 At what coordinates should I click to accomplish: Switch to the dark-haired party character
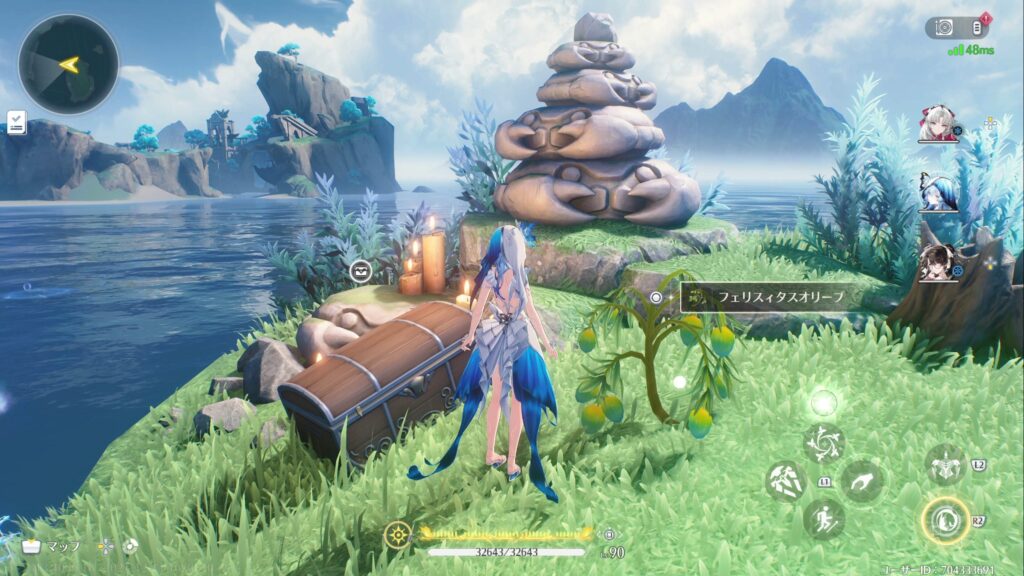(938, 262)
